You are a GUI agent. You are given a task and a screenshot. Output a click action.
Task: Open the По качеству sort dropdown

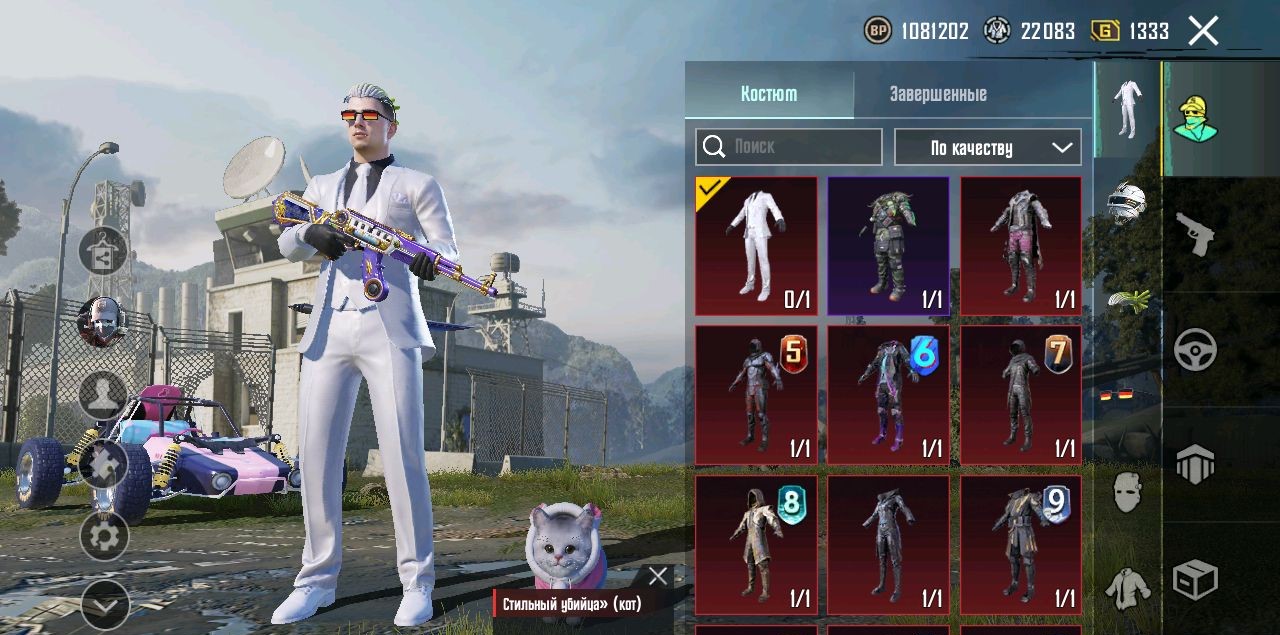(987, 147)
